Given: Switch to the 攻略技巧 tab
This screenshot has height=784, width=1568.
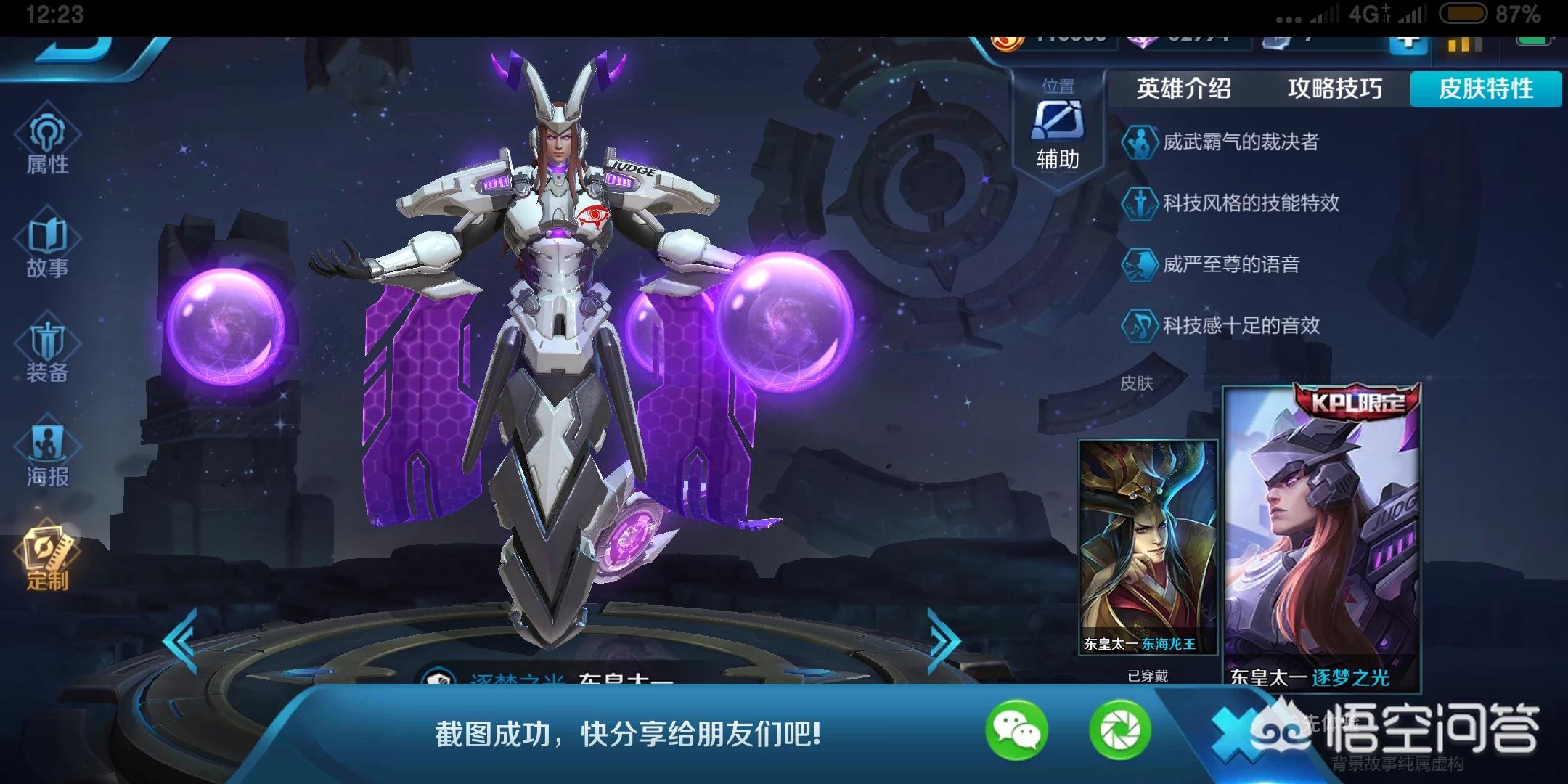Looking at the screenshot, I should [1334, 89].
